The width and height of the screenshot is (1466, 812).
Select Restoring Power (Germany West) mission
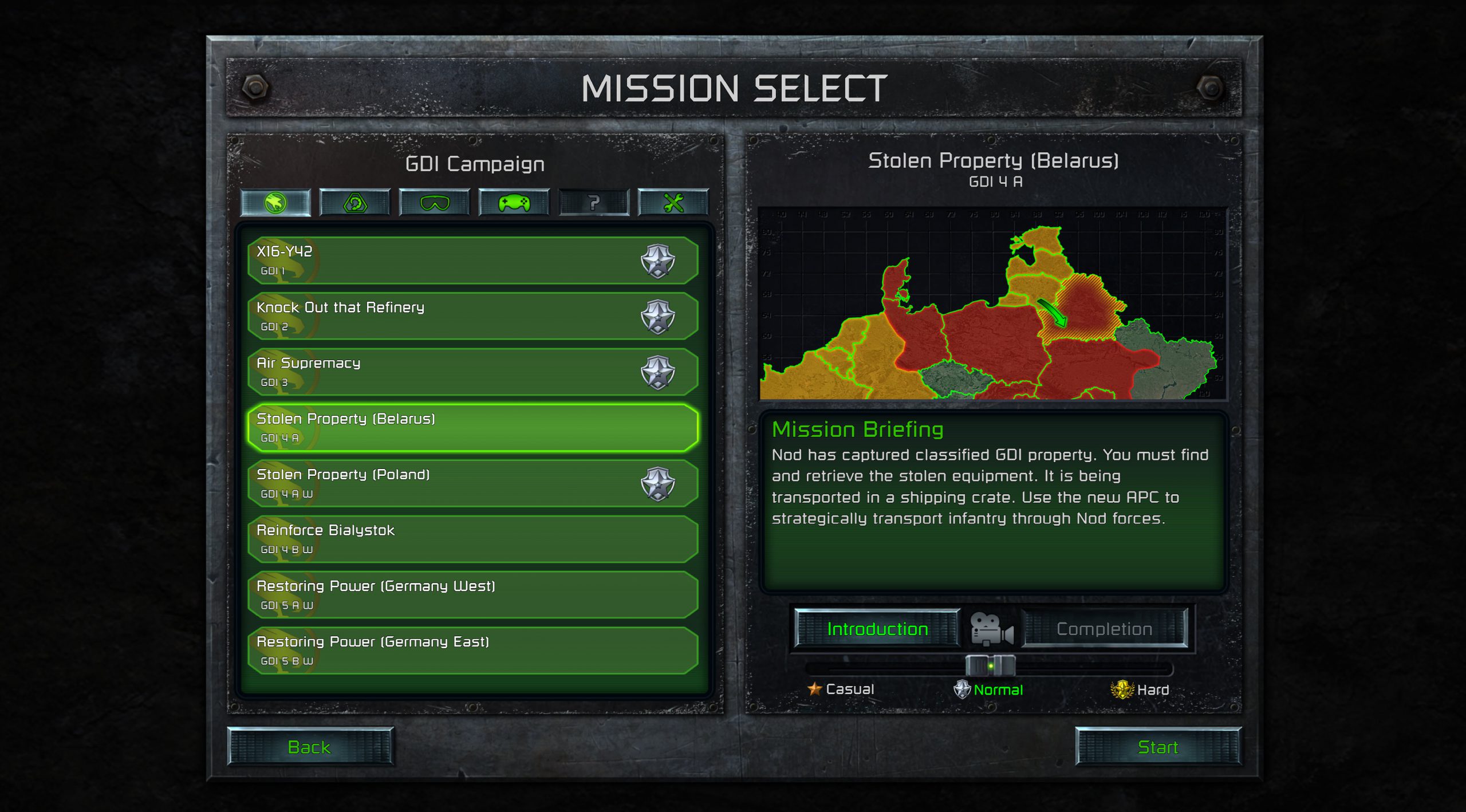(472, 594)
